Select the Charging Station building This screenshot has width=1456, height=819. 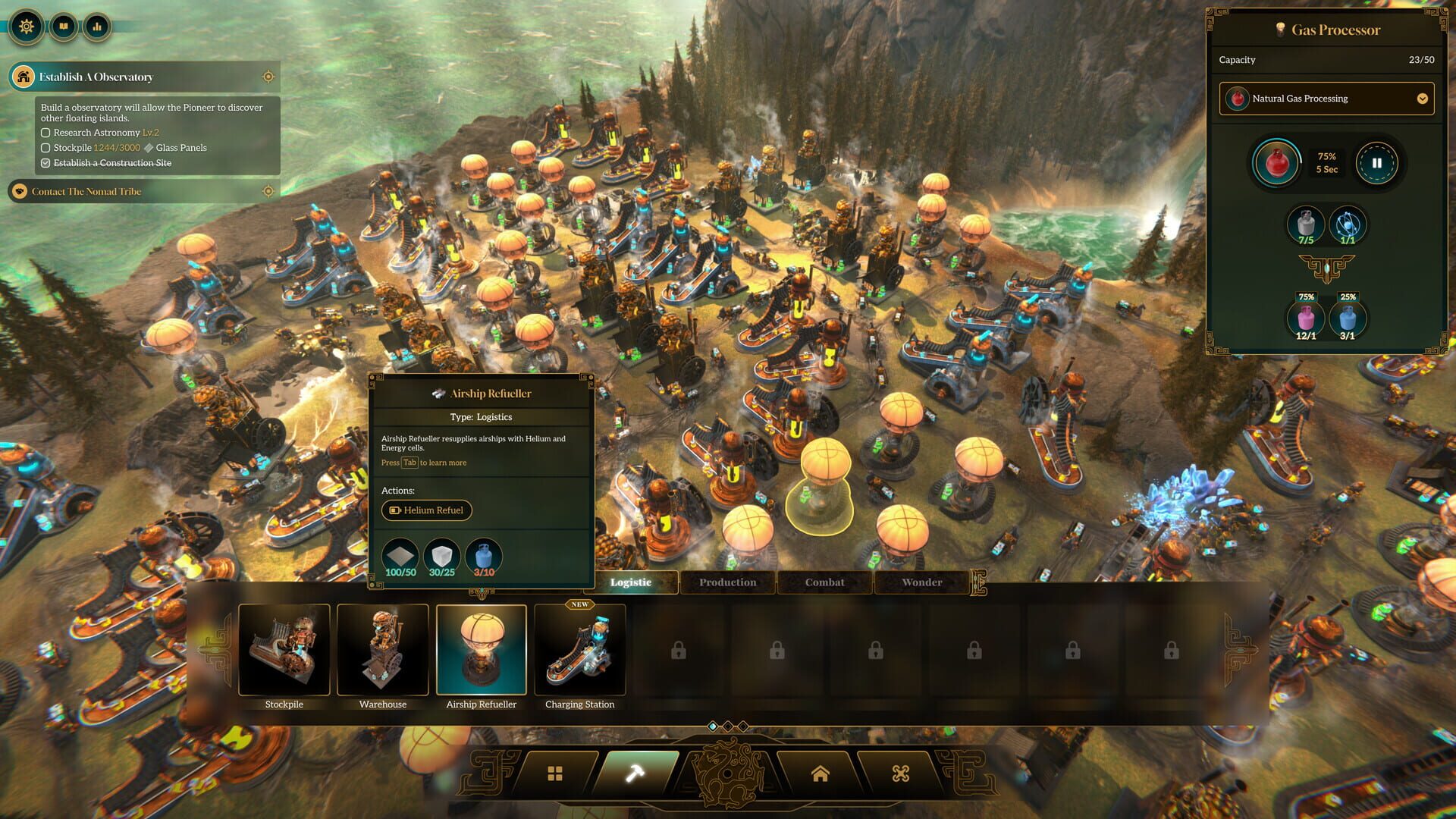click(580, 650)
